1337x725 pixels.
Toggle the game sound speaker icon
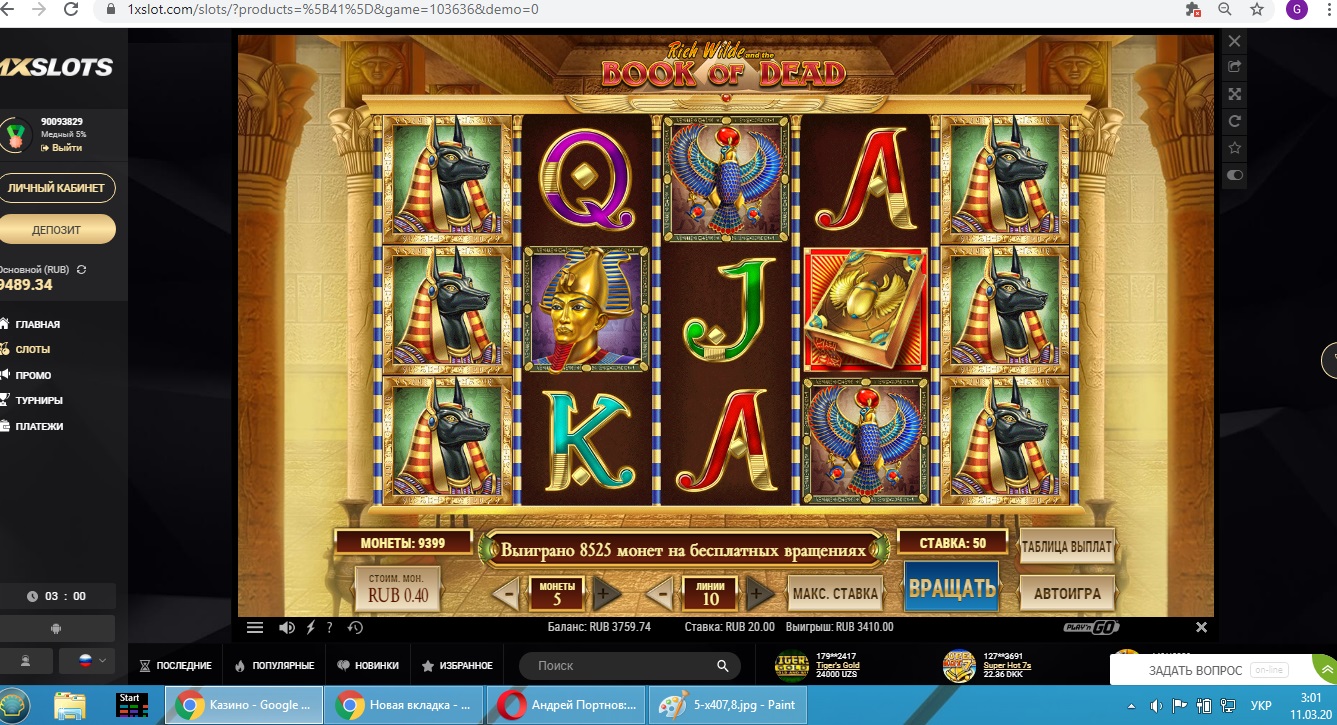(x=287, y=628)
